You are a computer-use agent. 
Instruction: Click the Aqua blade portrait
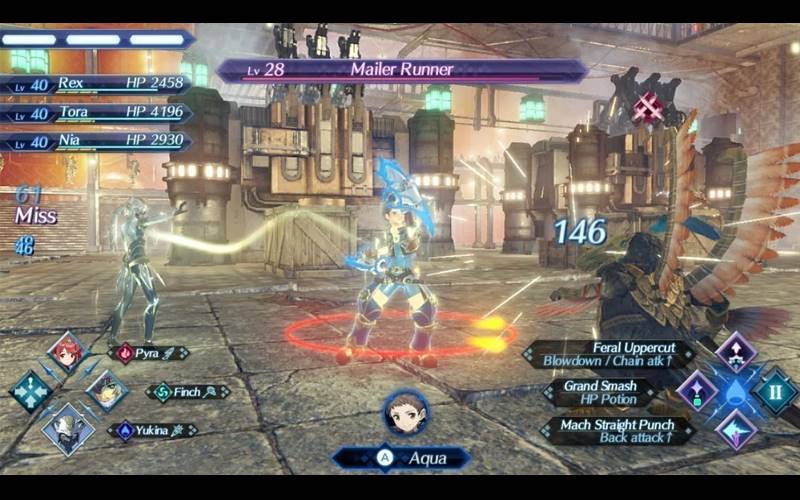406,412
